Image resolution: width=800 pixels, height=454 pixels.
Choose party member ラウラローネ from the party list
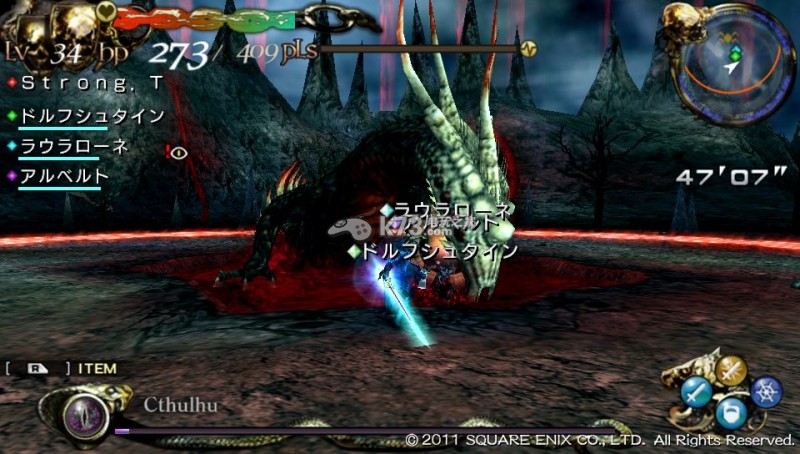pyautogui.click(x=74, y=146)
